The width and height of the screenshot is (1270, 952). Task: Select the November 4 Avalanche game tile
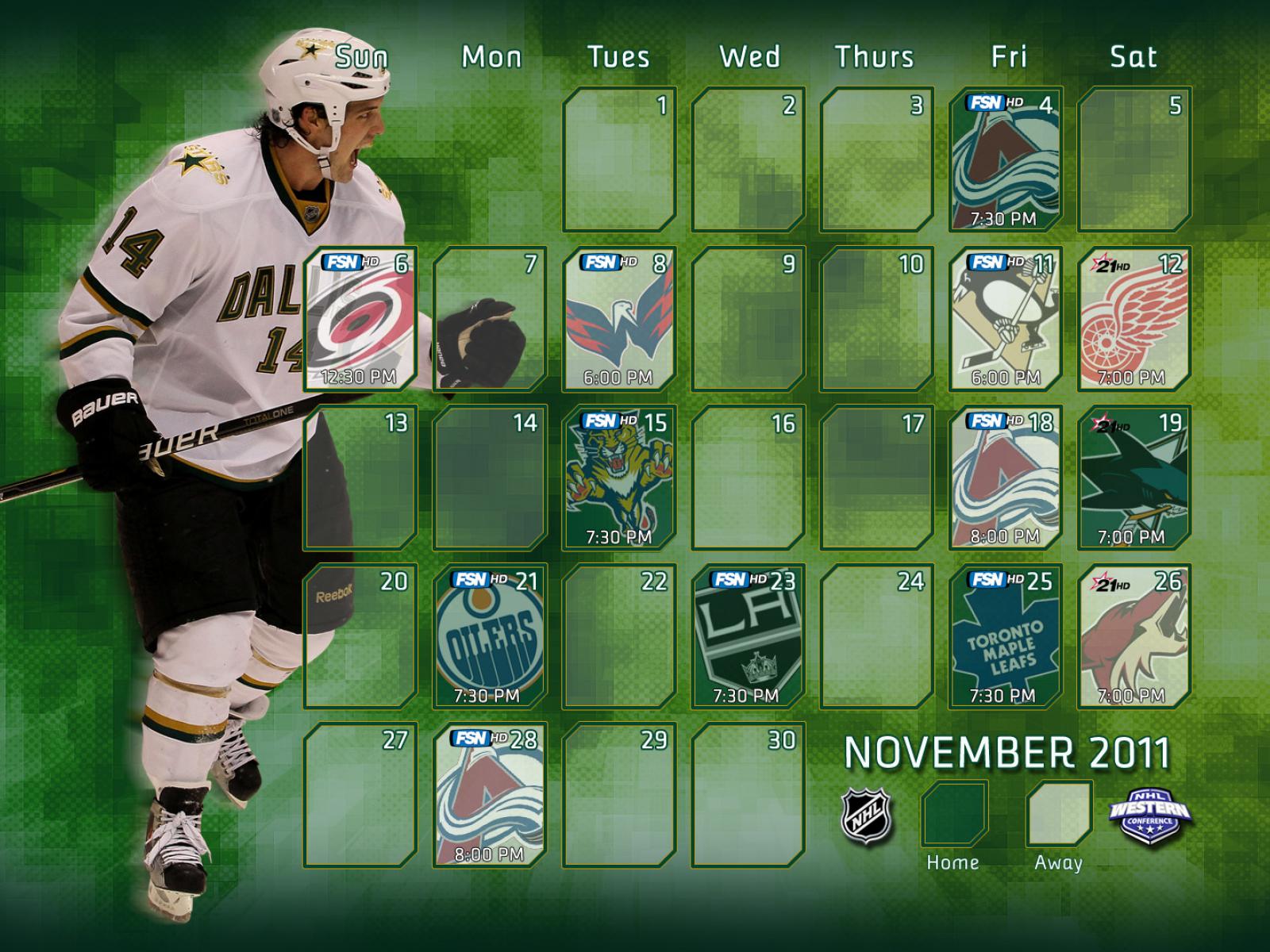tap(1006, 159)
